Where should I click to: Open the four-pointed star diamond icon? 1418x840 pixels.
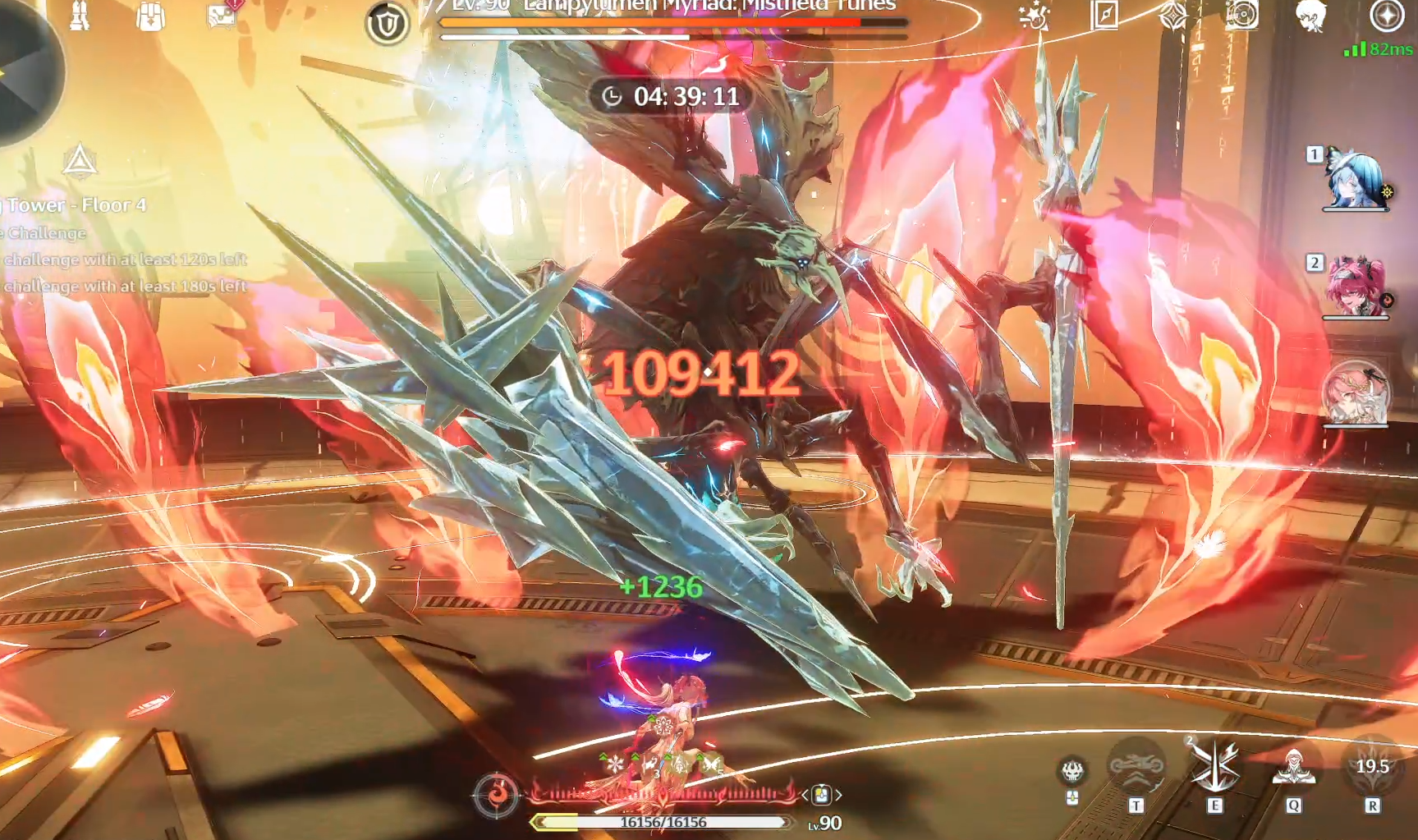tap(1172, 15)
